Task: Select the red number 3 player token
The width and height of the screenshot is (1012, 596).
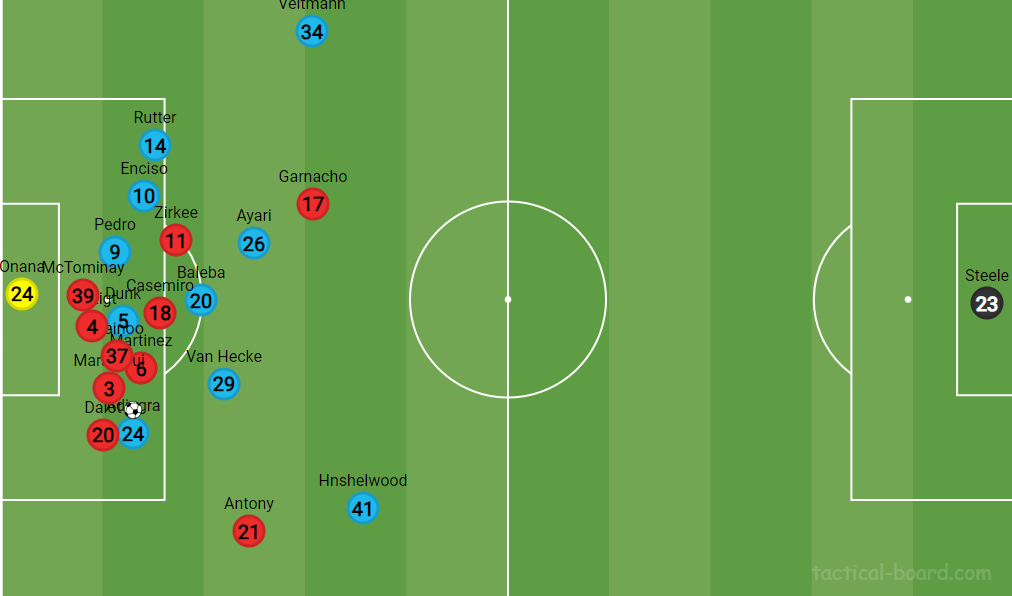Action: click(109, 388)
